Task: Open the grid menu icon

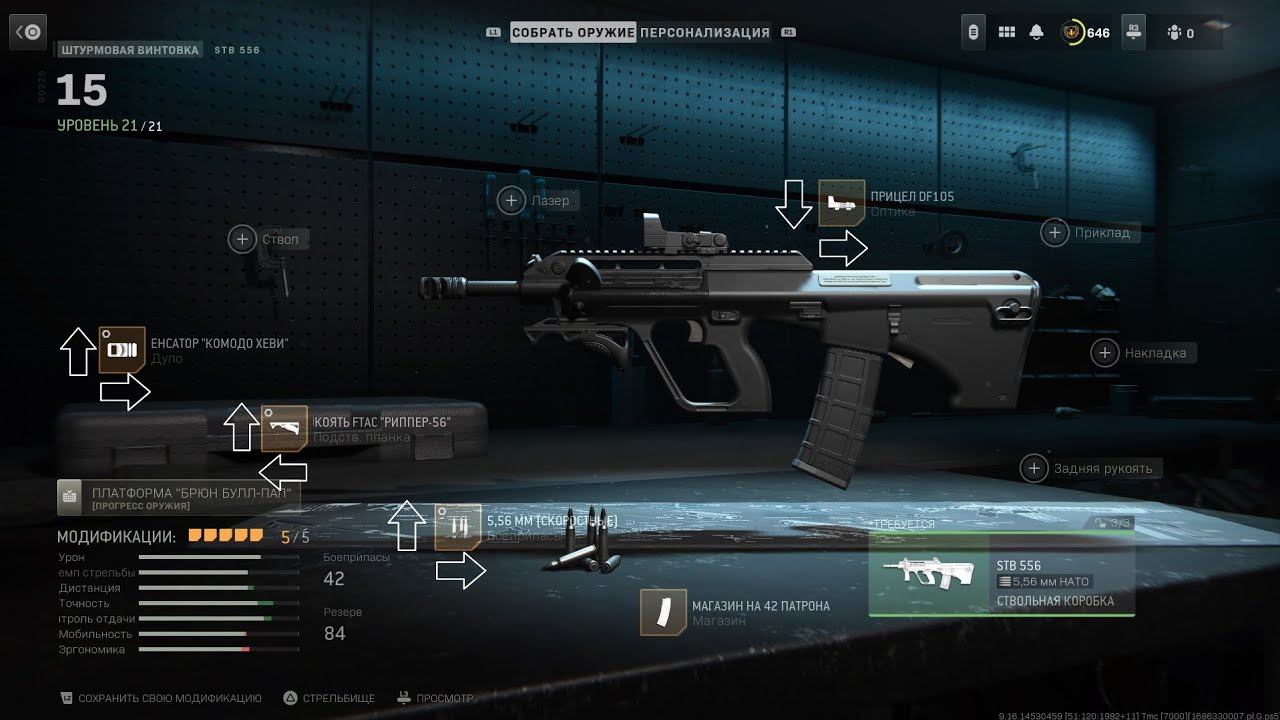Action: 1007,32
